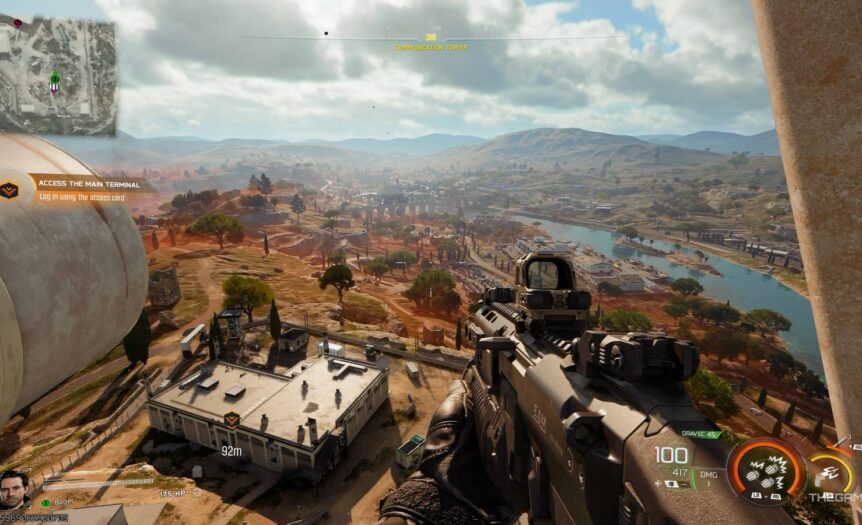Select the grenade cluster ability wheel
The image size is (862, 525).
[x=767, y=469]
